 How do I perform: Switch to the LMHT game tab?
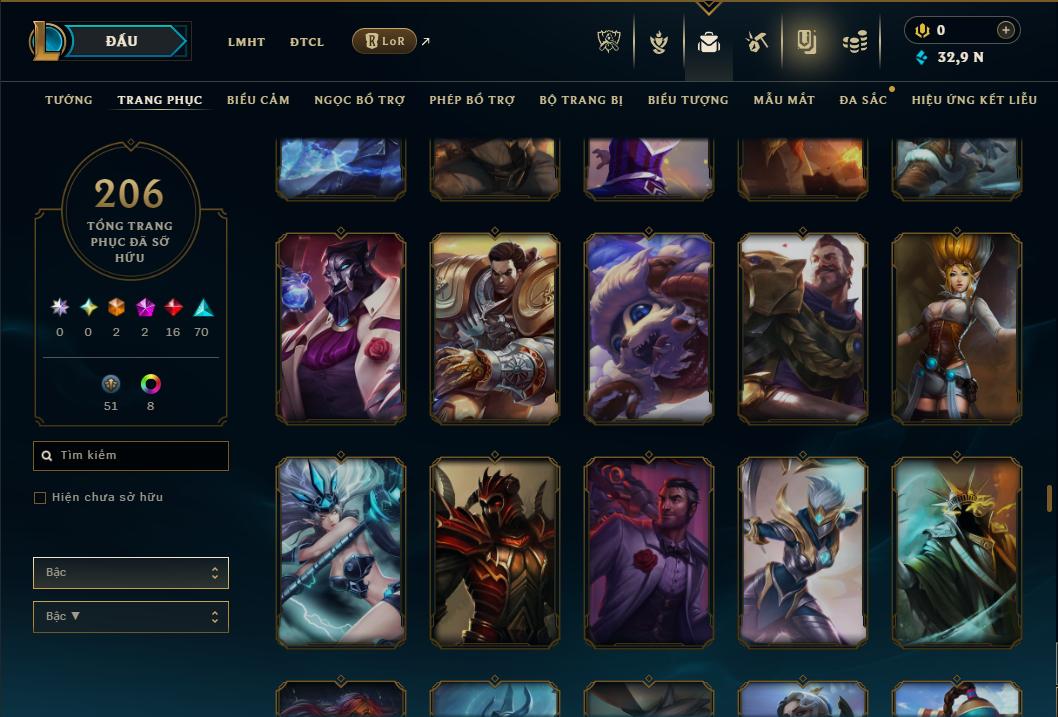coord(246,42)
